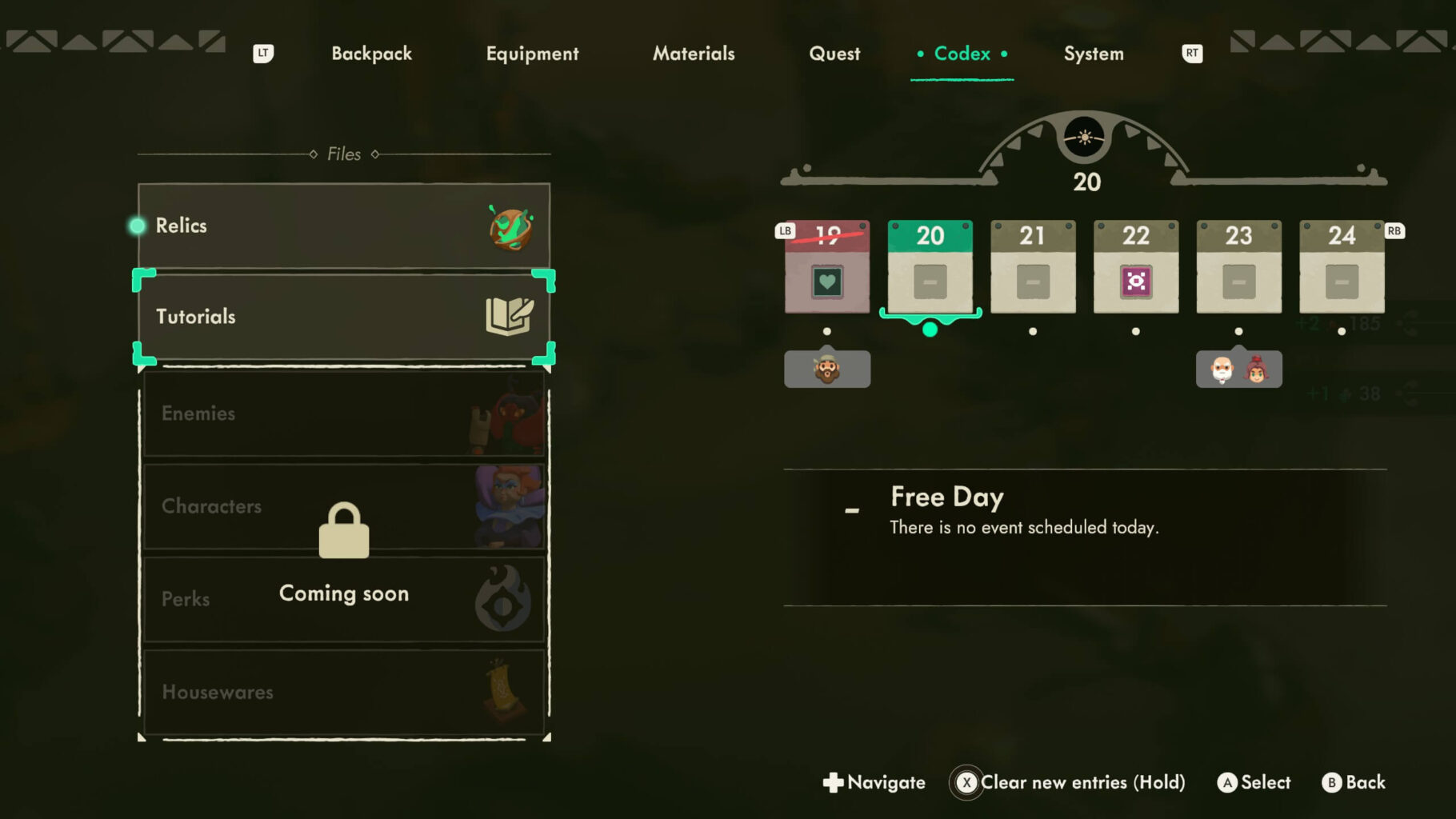
Task: Select calendar day 22 with purple event icon
Action: click(x=1136, y=266)
